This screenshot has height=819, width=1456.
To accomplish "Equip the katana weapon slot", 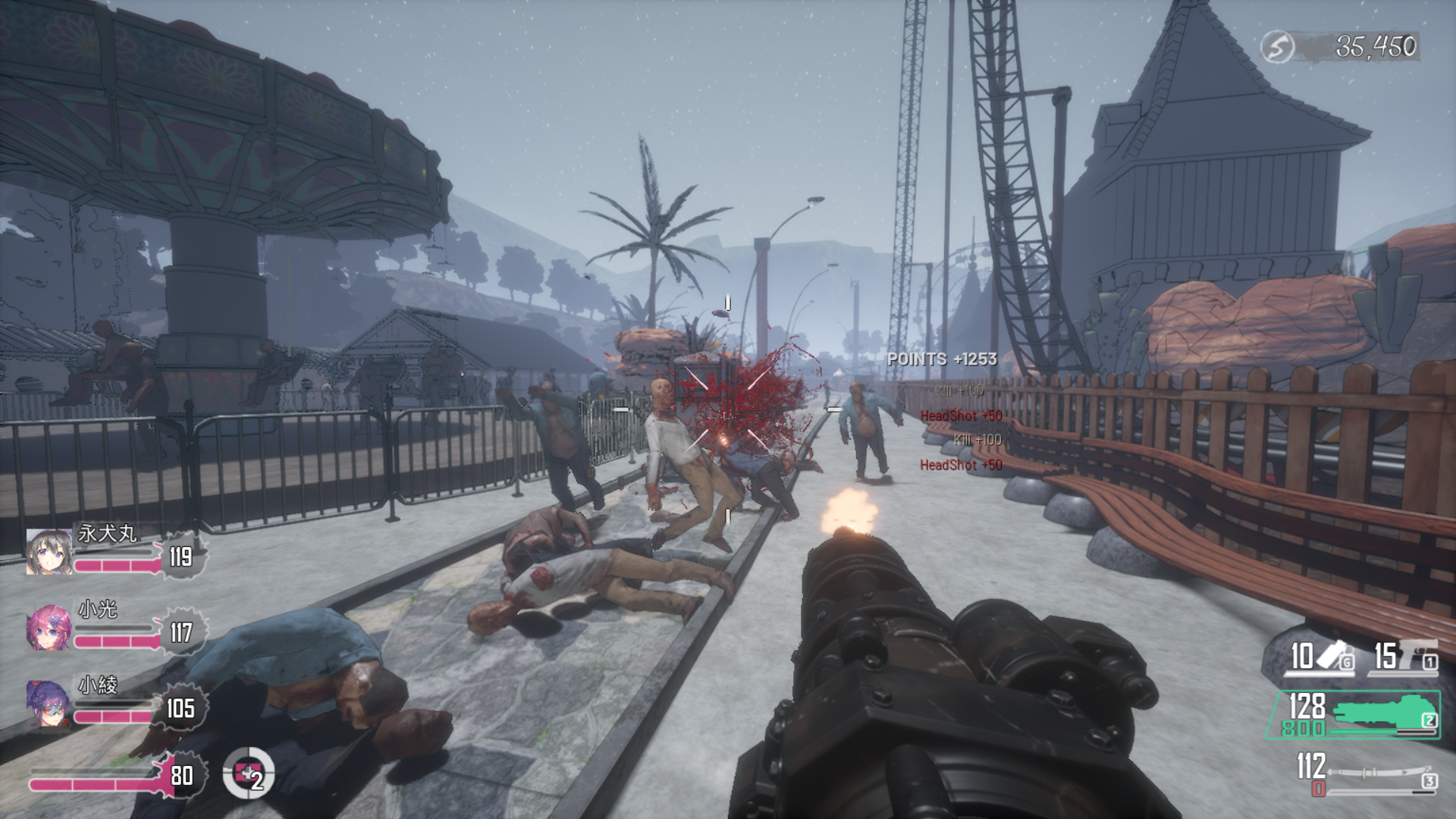I will point(1365,773).
